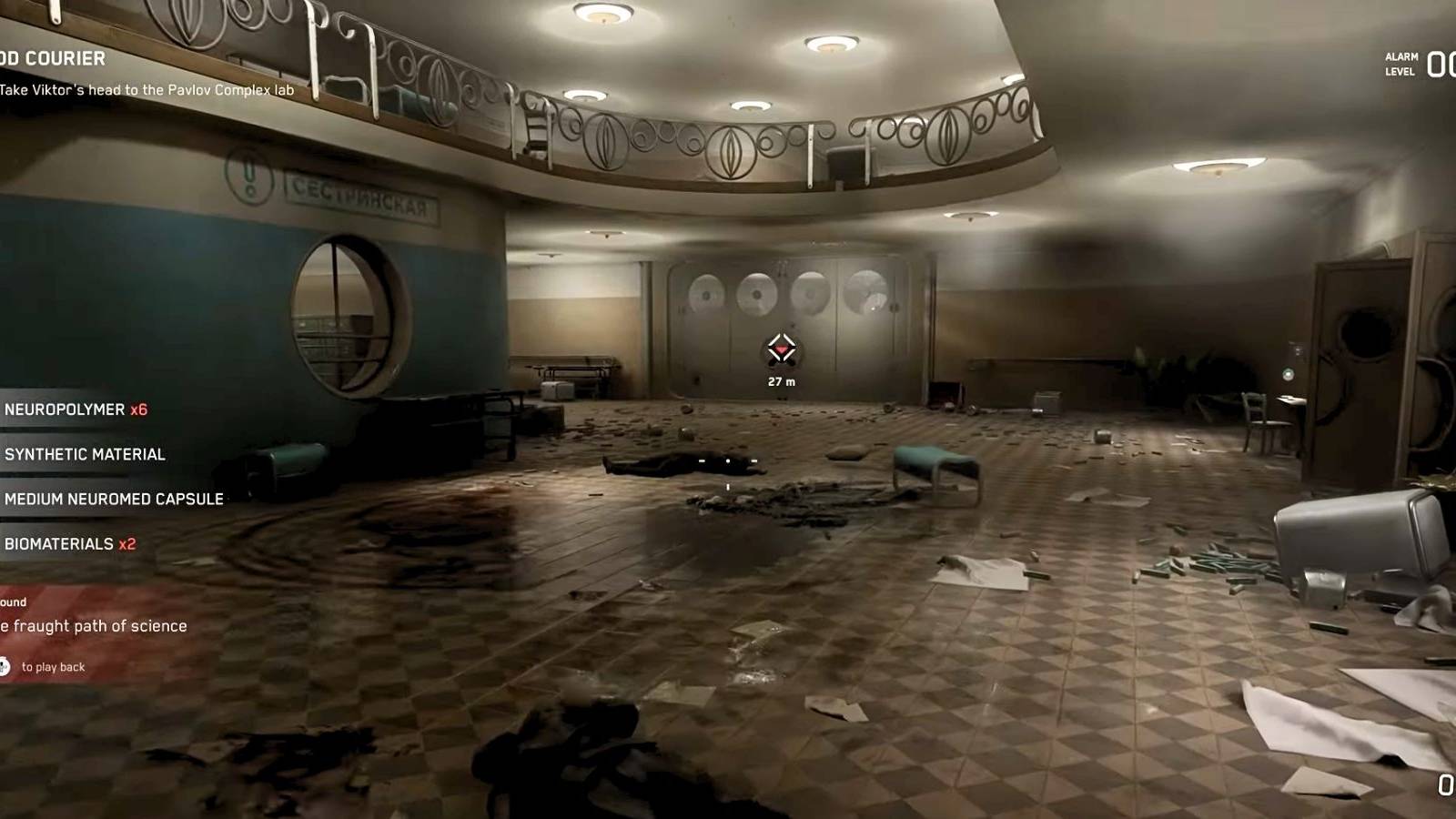
Task: Select the BIOMATERIALS x2 pickup entry
Action: [68, 542]
